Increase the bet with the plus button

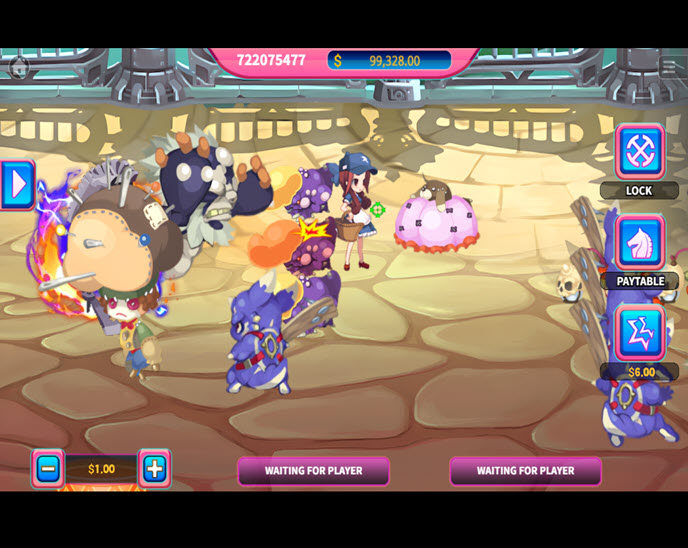[x=154, y=468]
